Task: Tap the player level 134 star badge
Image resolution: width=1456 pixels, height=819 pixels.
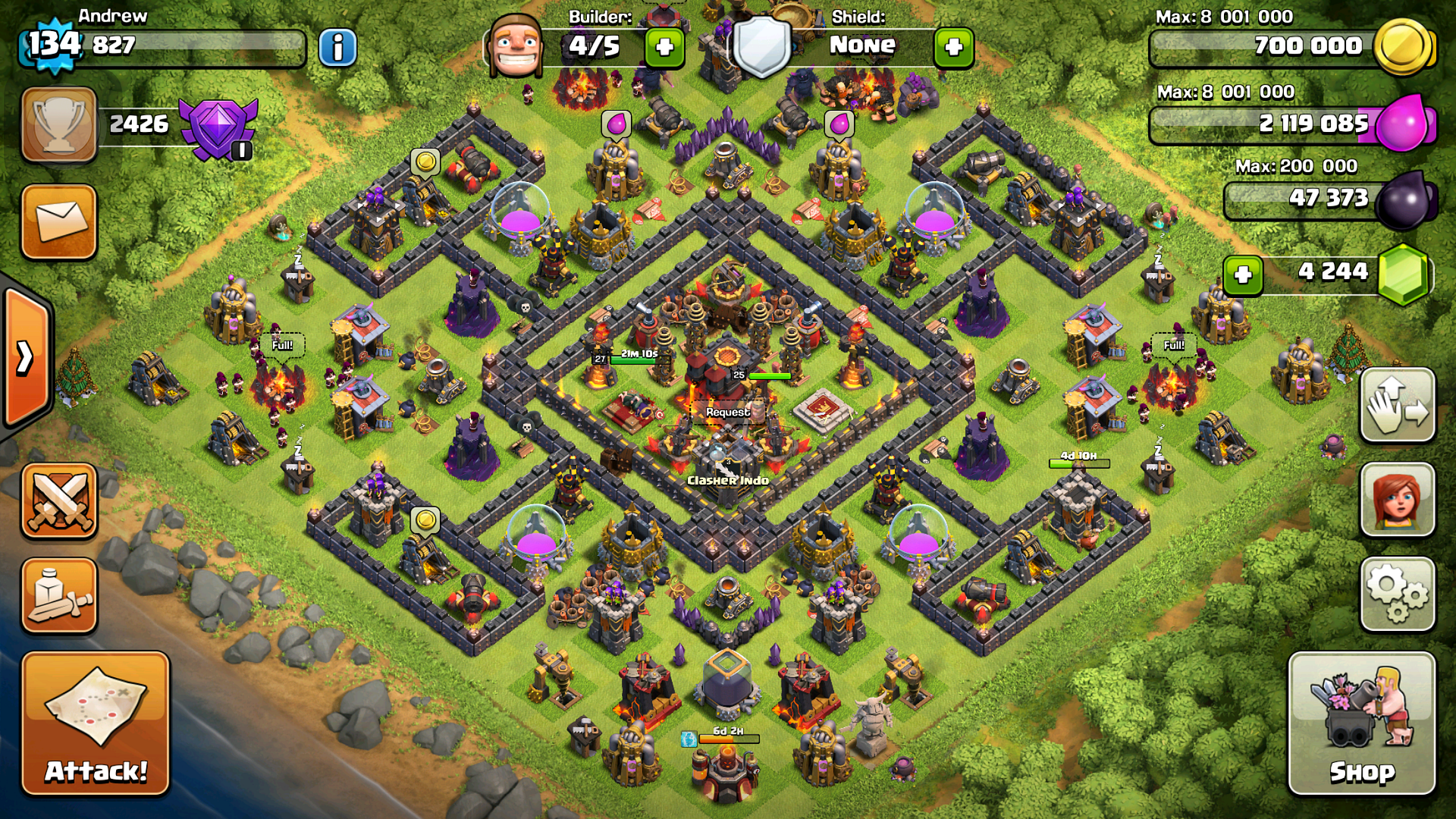Action: point(53,45)
